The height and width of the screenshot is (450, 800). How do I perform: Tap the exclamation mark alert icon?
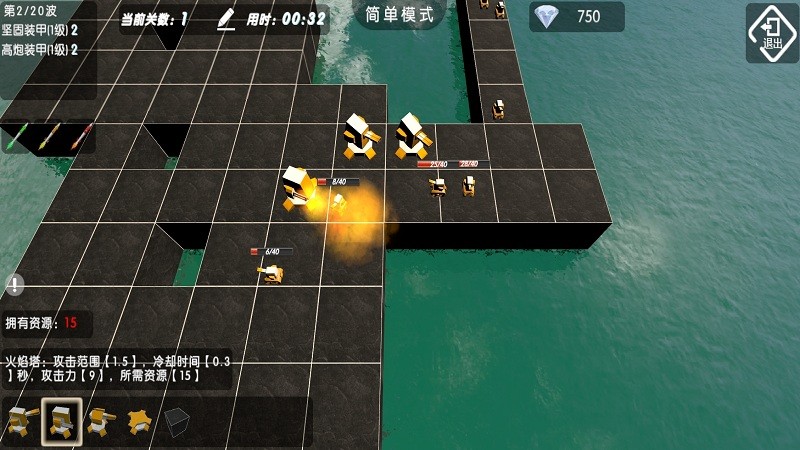tap(14, 285)
